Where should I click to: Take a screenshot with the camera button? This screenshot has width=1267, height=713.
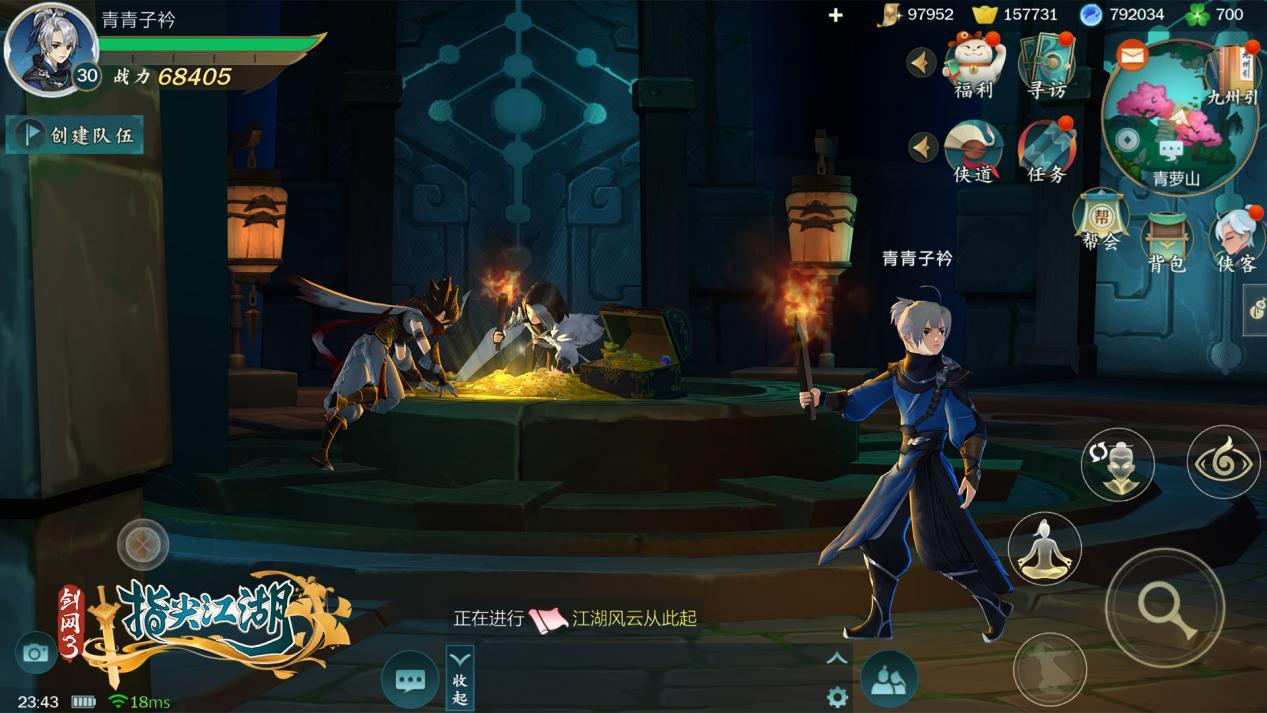point(36,653)
